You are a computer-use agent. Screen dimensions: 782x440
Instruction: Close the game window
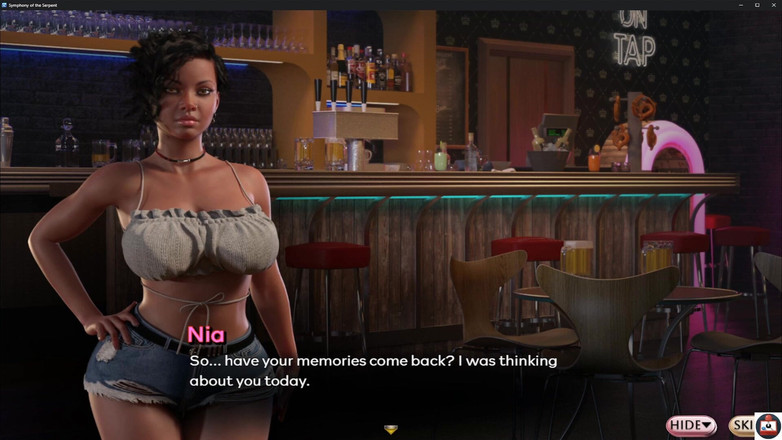pyautogui.click(x=772, y=5)
